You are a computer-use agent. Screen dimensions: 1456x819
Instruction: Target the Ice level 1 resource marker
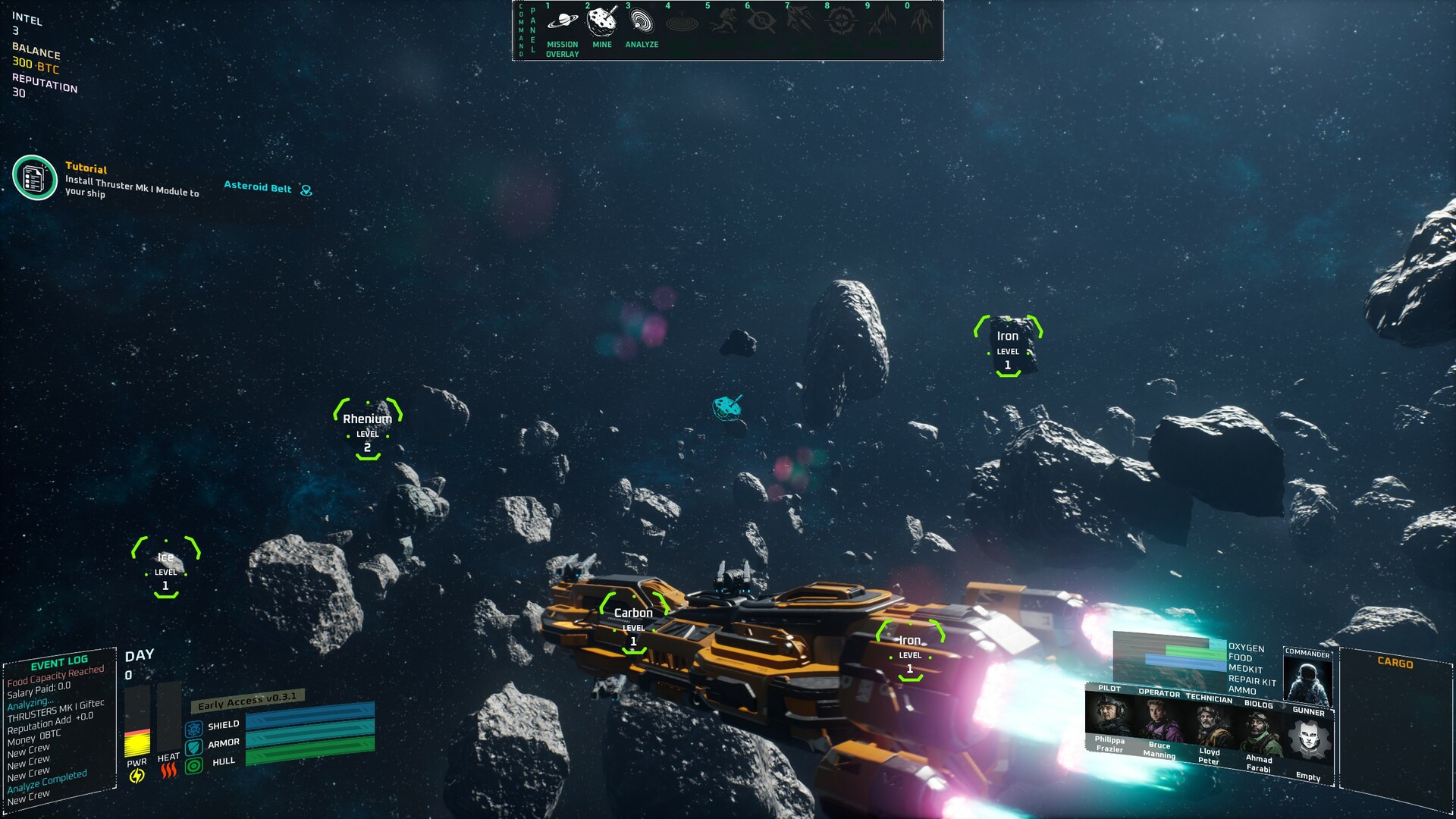point(166,567)
